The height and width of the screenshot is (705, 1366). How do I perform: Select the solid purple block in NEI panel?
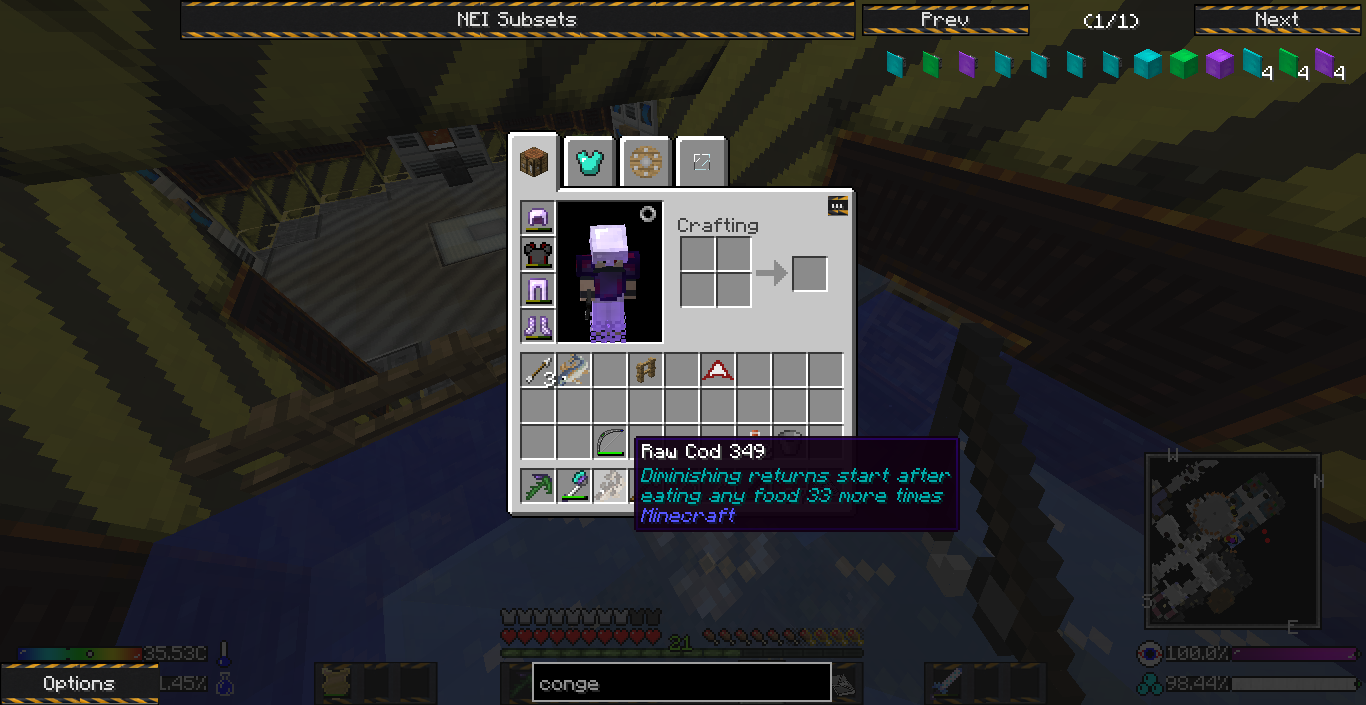1218,64
